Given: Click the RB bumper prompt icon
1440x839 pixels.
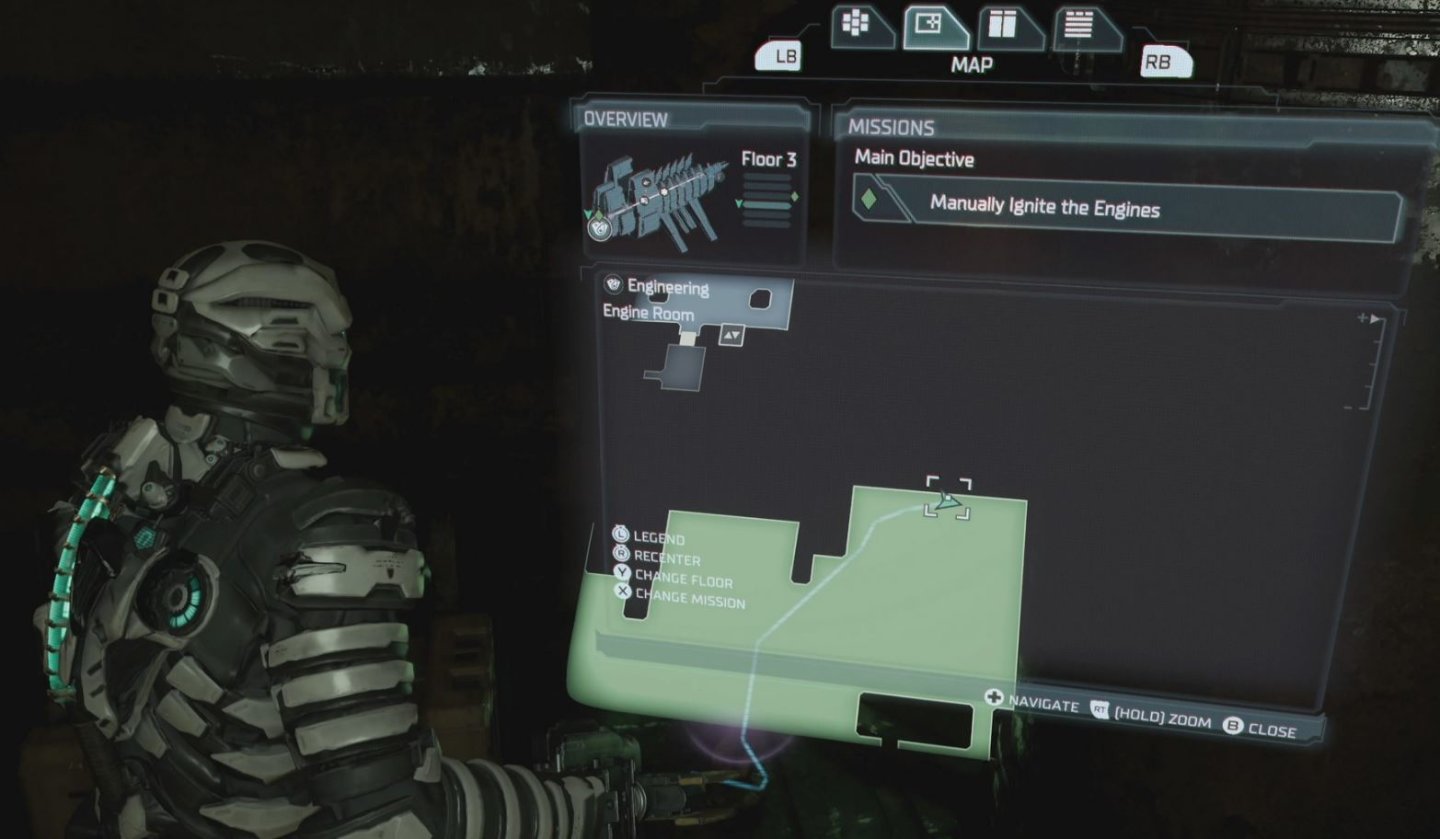Looking at the screenshot, I should (x=1167, y=60).
